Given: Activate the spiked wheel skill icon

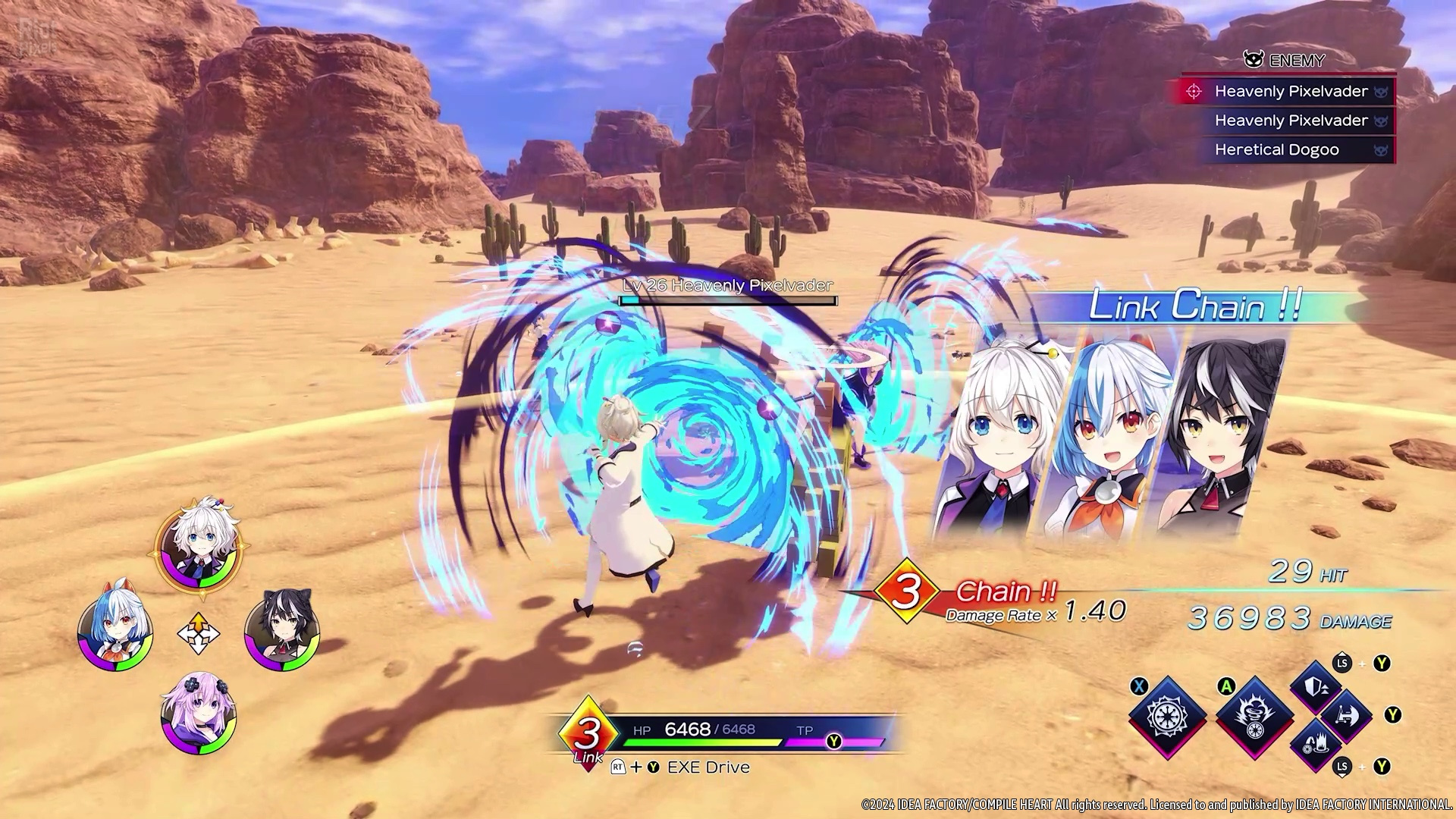Looking at the screenshot, I should coord(1168,716).
